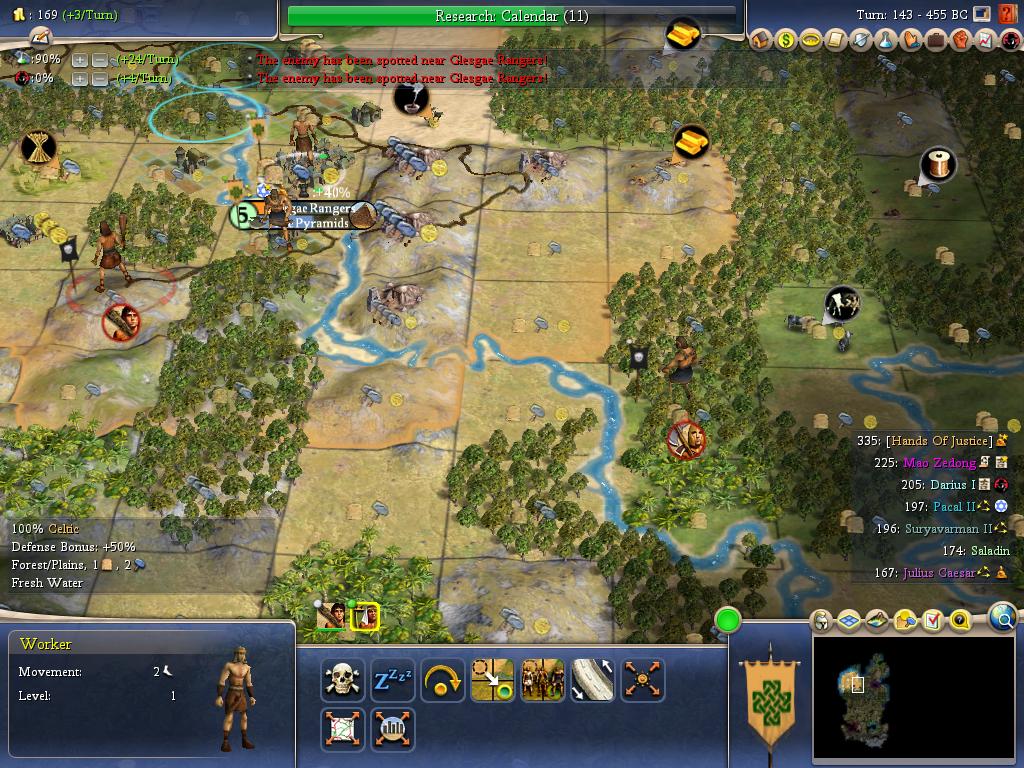Increase the research rate with plus button
Screen dimensions: 1024x768
coord(80,60)
